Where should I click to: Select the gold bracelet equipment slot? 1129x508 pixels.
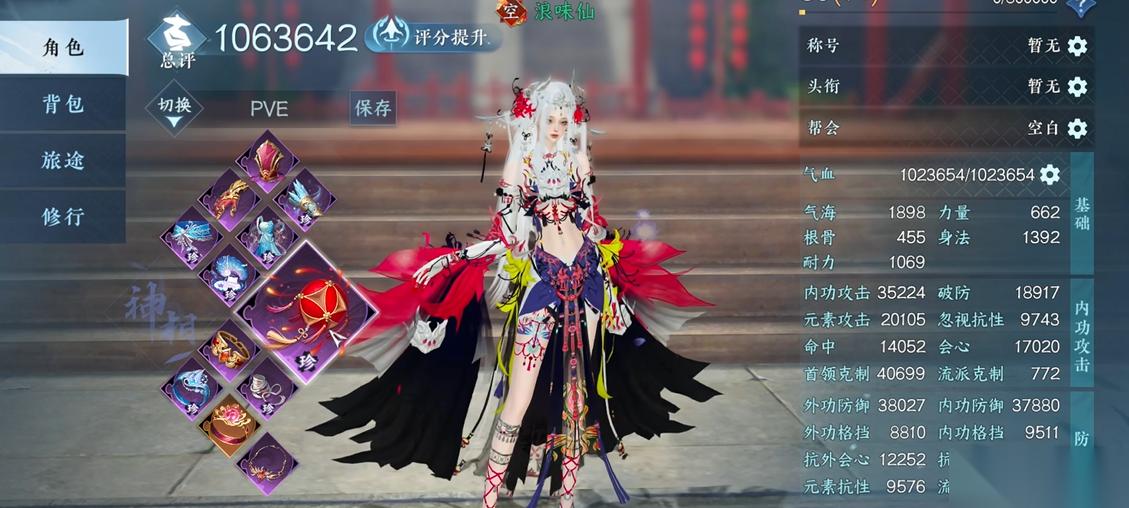[231, 350]
